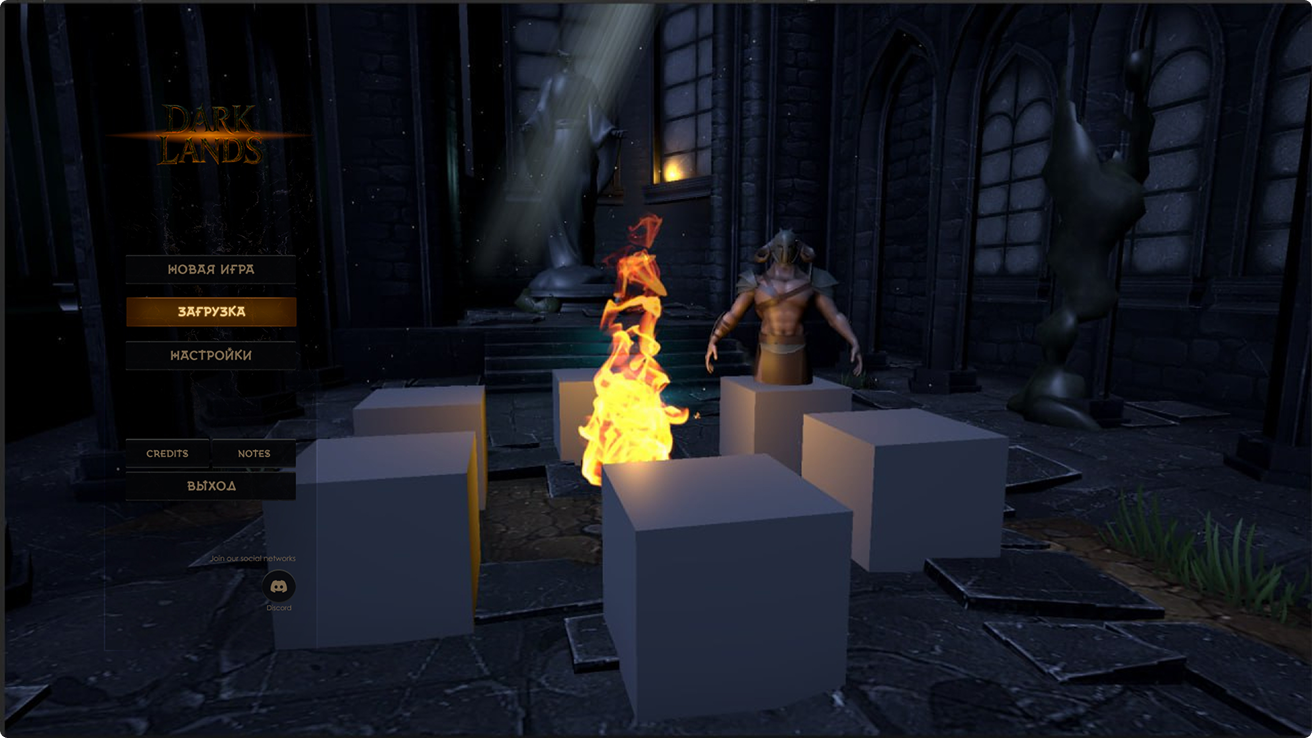Viewport: 1312px width, 738px height.
Task: Open the CREDITS screen
Action: click(166, 453)
